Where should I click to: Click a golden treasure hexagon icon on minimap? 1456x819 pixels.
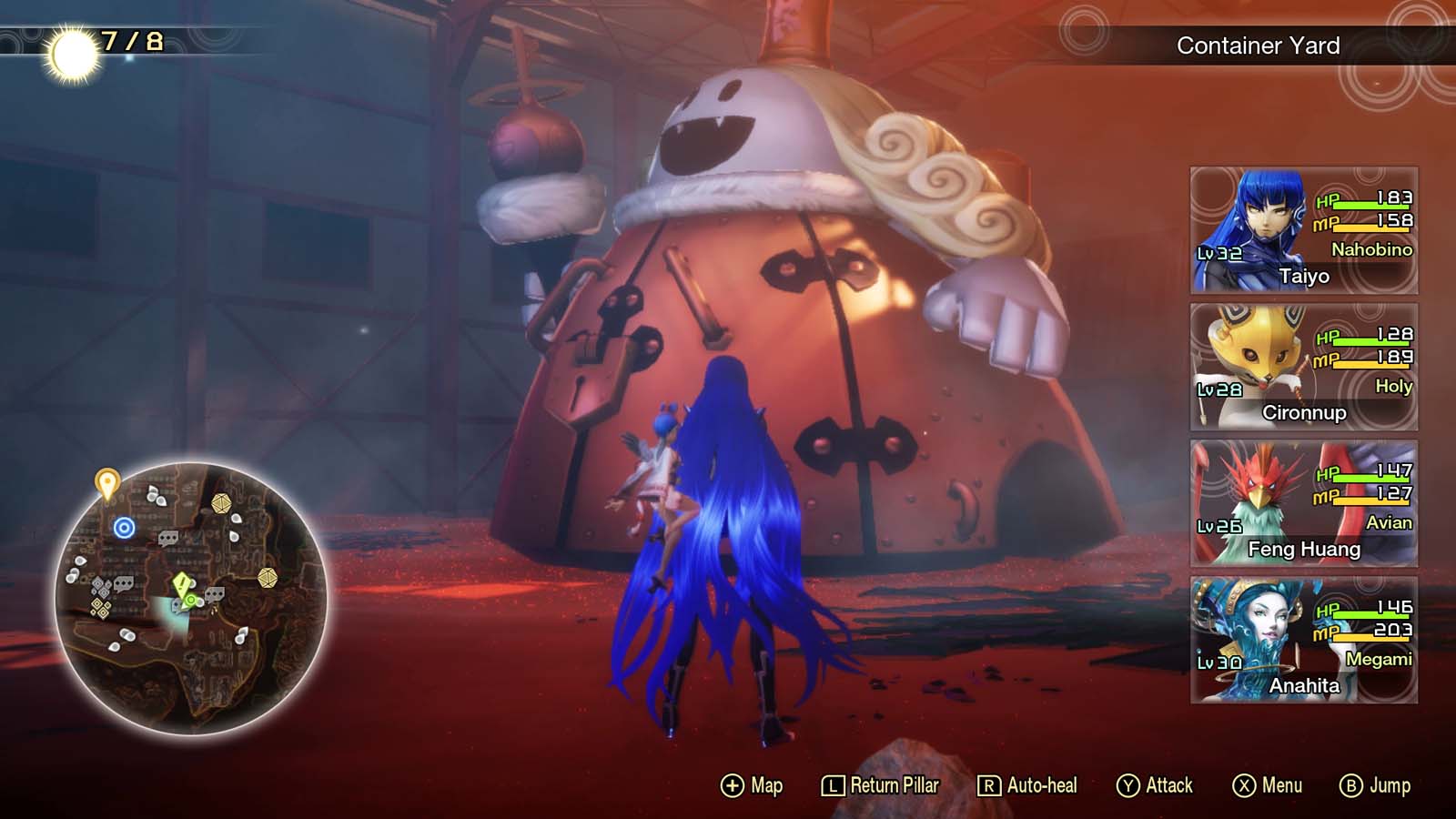(222, 503)
